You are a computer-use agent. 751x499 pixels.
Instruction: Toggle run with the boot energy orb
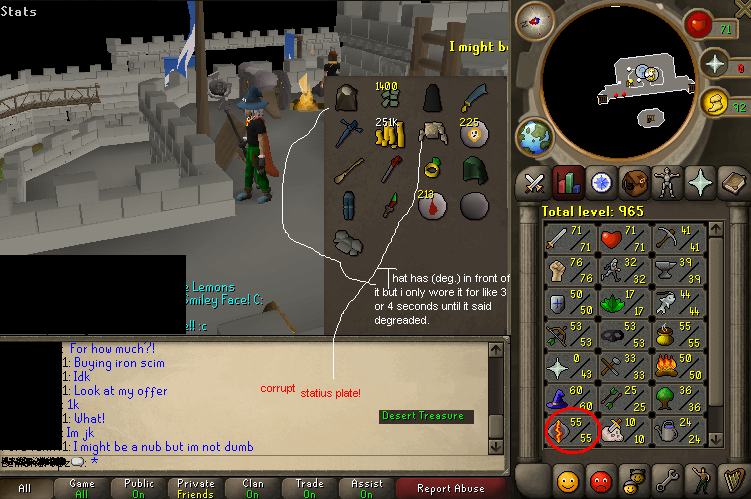(x=716, y=101)
